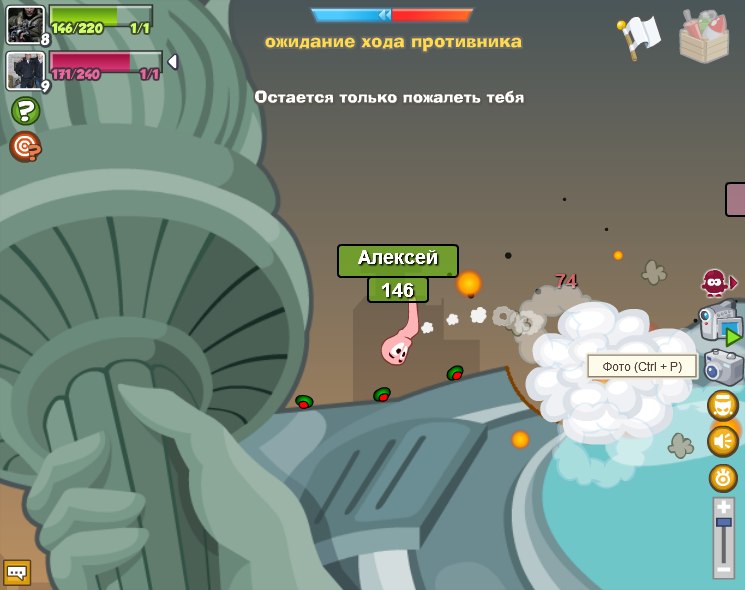
Task: Select the pink team player avatar
Action: pyautogui.click(x=24, y=70)
